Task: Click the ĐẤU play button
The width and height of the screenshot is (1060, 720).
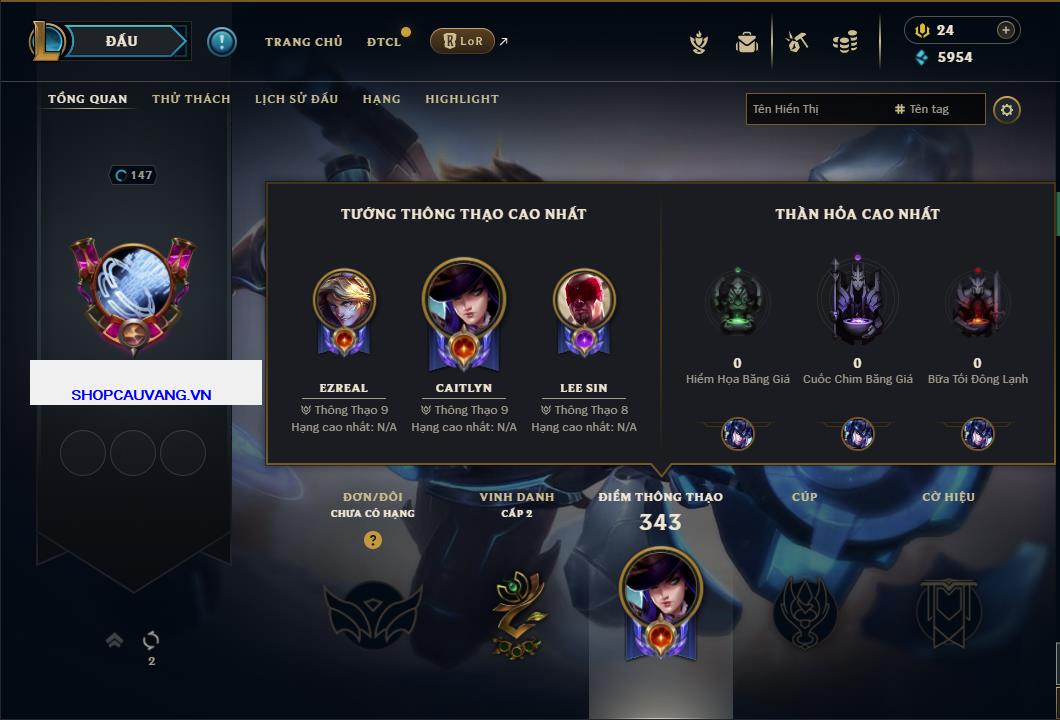Action: pos(121,41)
